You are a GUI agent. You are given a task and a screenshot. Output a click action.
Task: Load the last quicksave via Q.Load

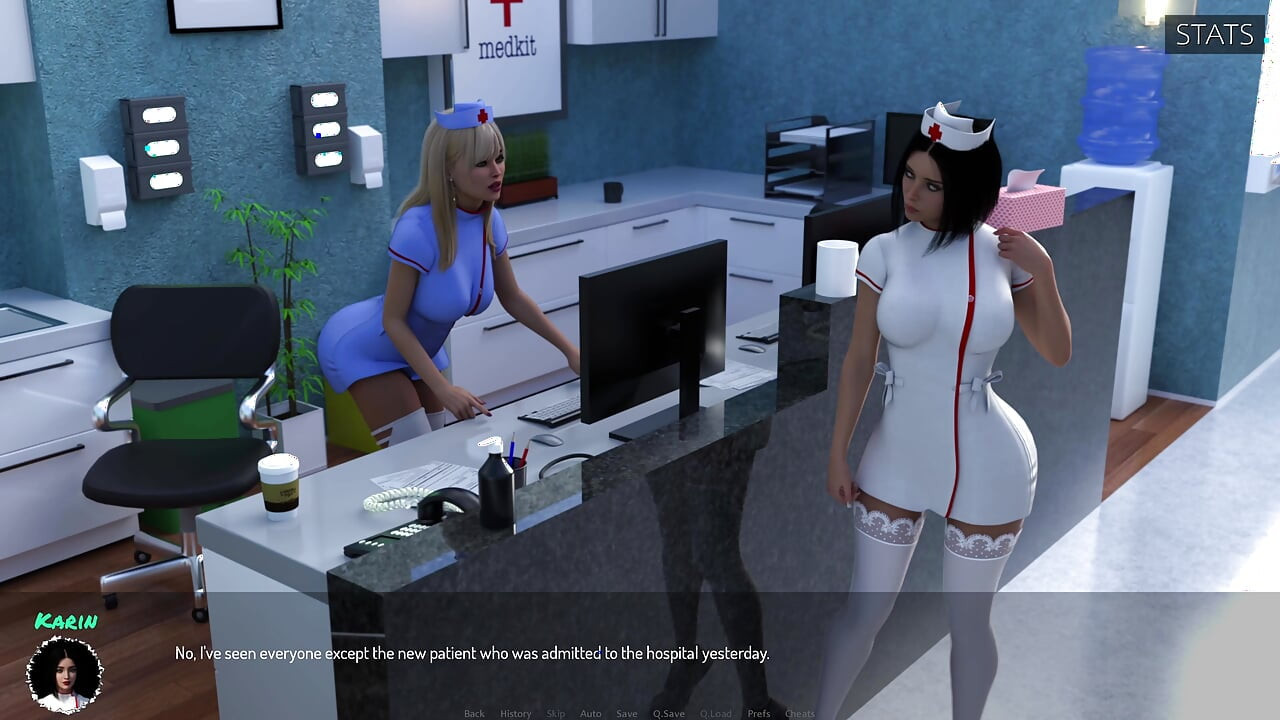[717, 713]
